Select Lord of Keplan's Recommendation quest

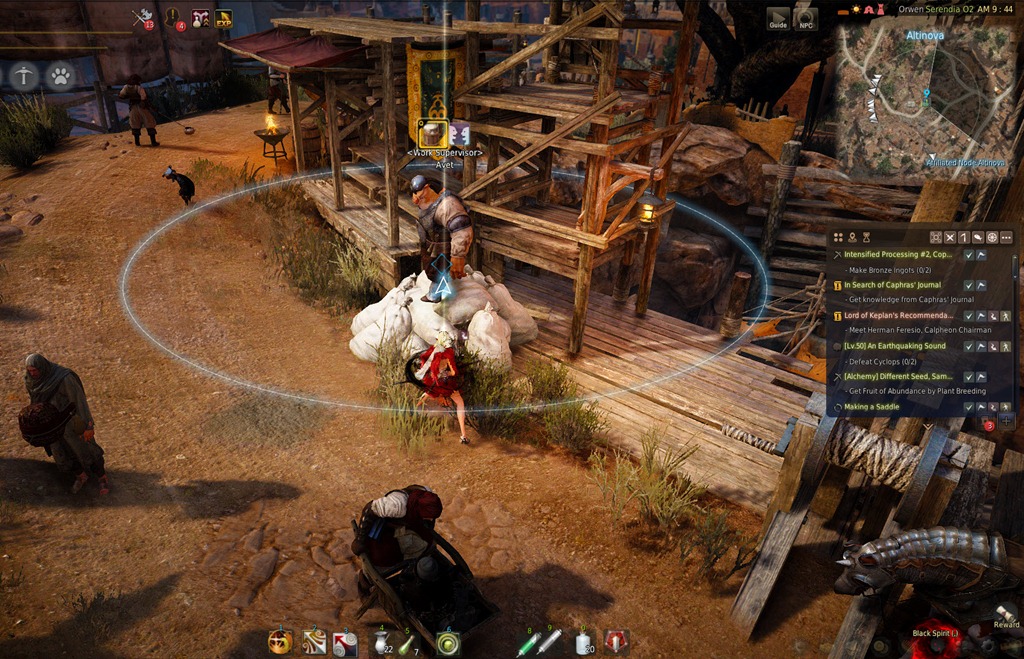click(x=897, y=315)
